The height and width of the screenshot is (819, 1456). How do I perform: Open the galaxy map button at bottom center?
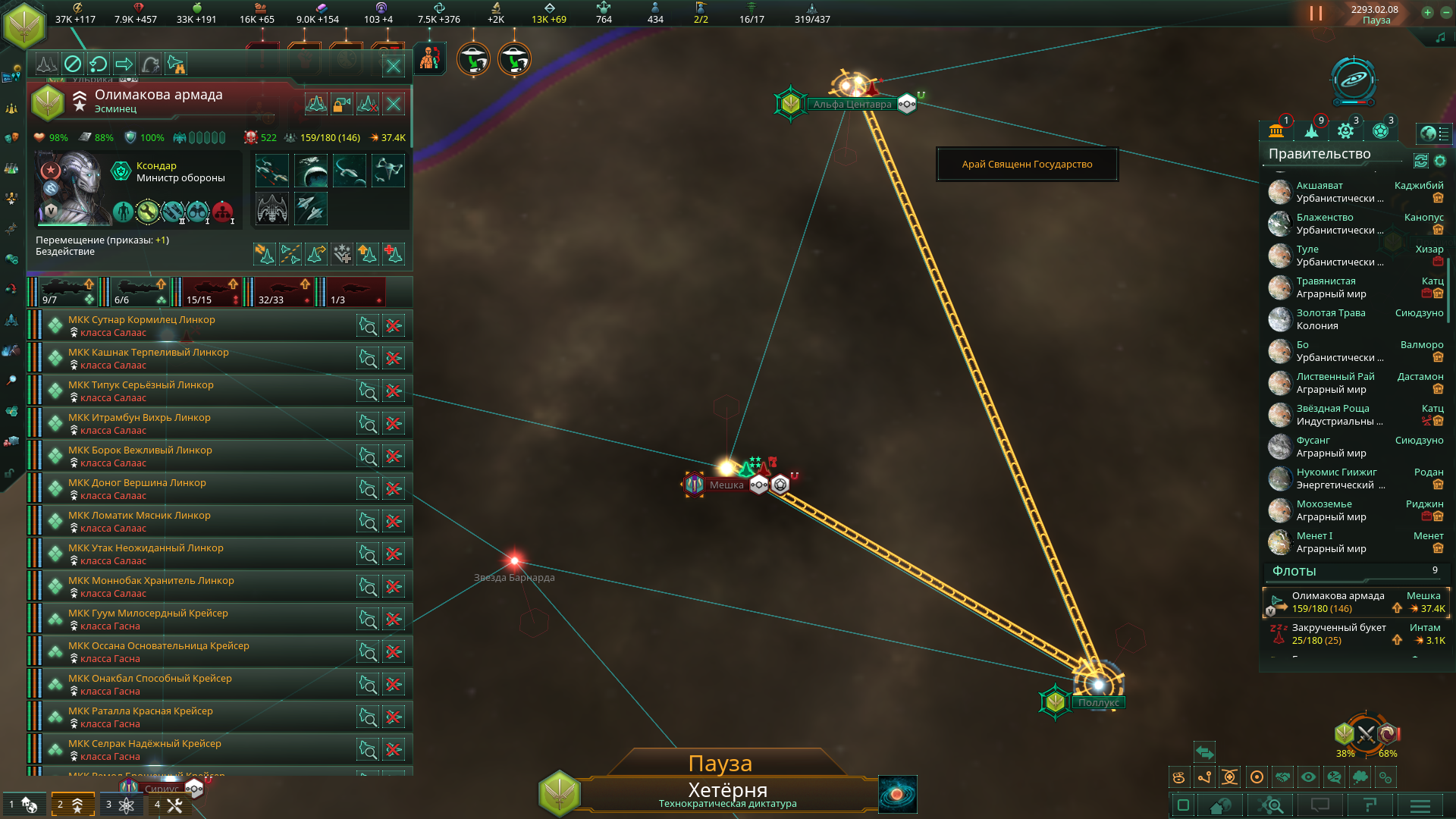pos(897,794)
